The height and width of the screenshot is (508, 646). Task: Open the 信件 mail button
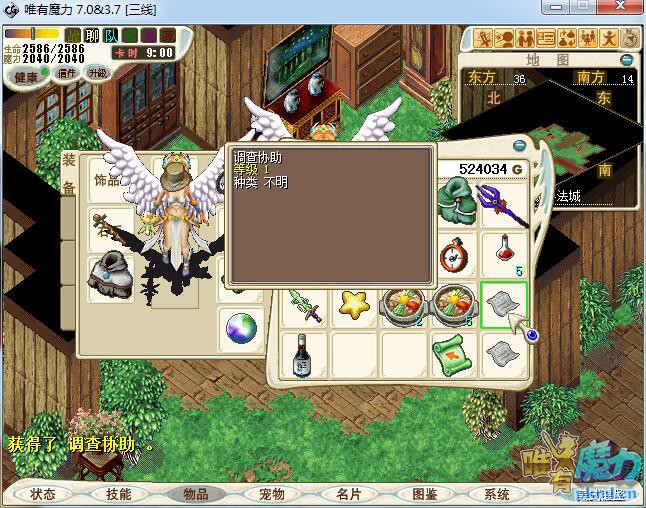[x=66, y=73]
